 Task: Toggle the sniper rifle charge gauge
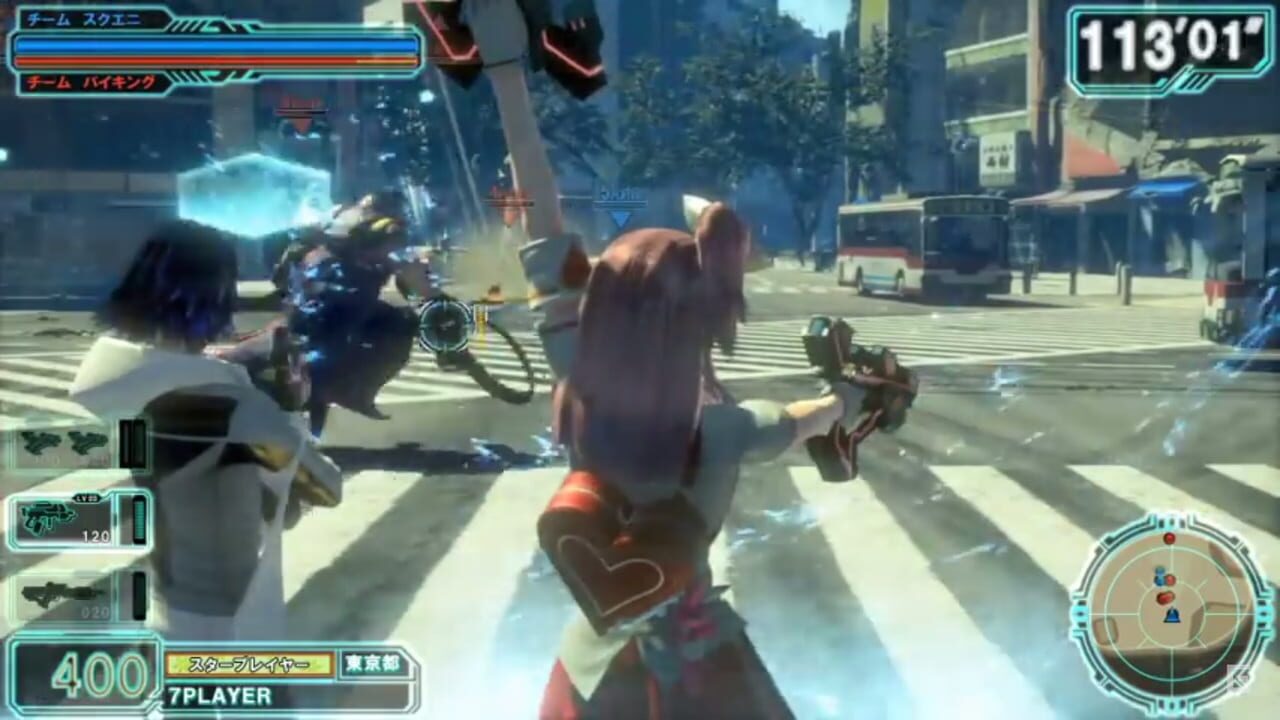[x=138, y=593]
